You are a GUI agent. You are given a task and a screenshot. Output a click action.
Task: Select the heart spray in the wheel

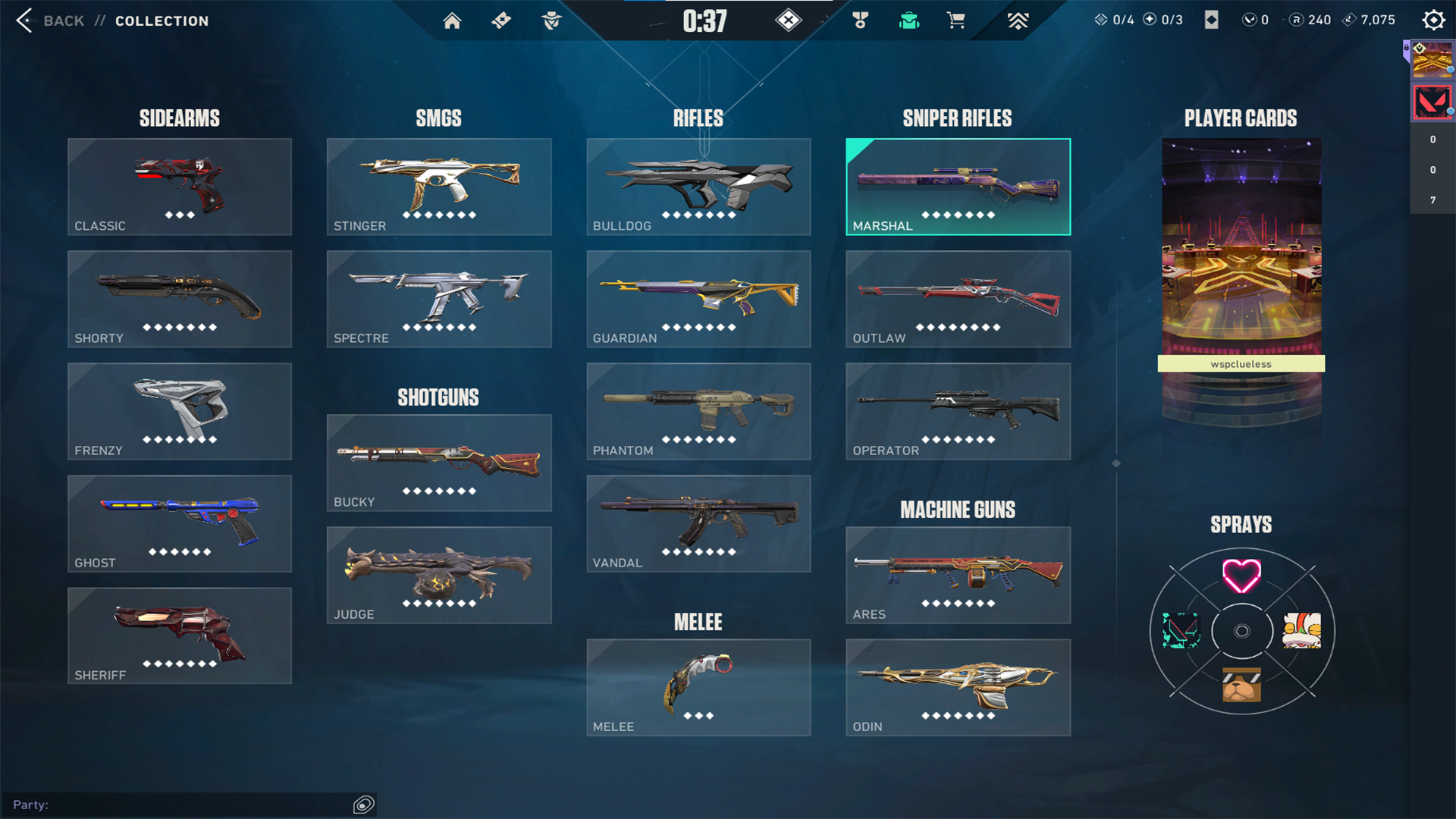click(x=1241, y=576)
